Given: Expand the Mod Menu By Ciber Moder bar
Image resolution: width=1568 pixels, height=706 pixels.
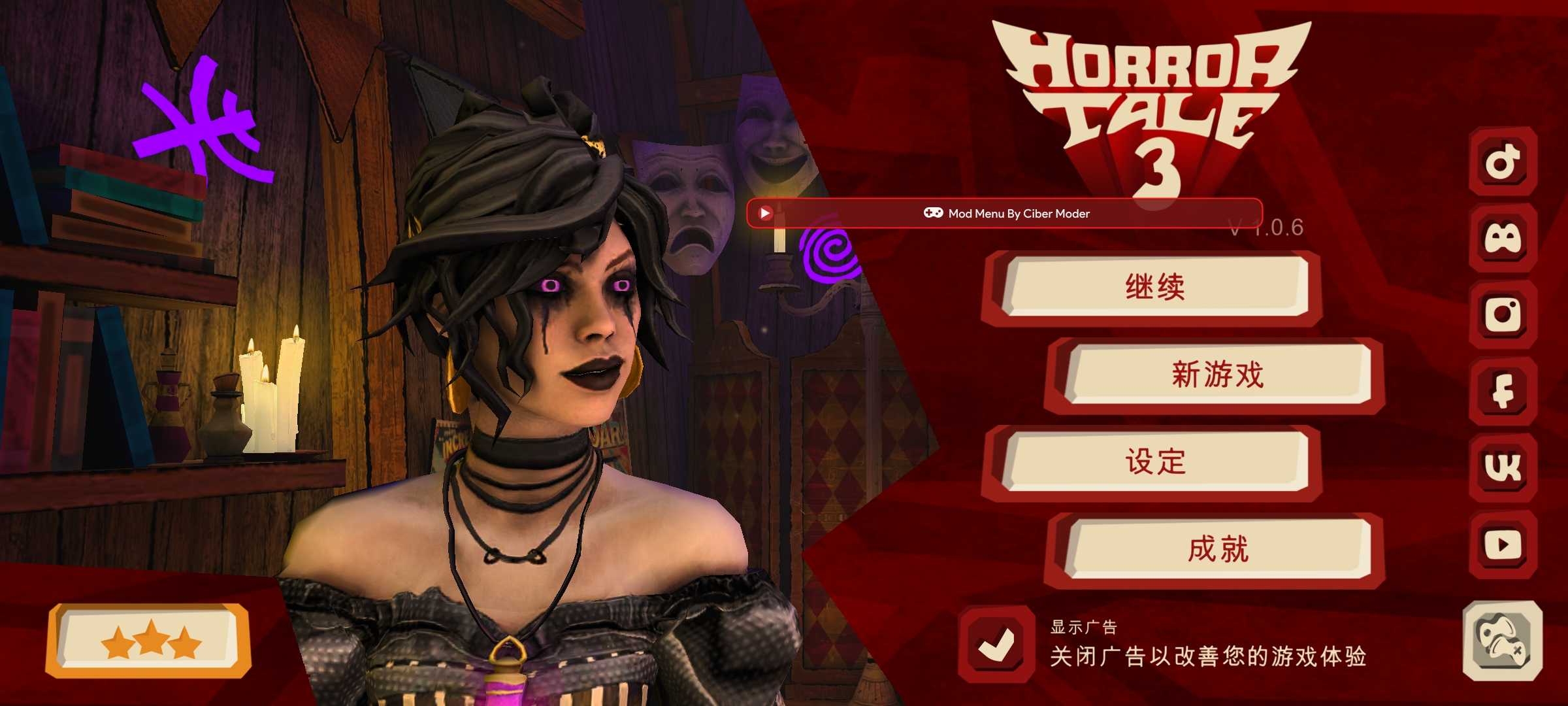Looking at the screenshot, I should click(1018, 213).
